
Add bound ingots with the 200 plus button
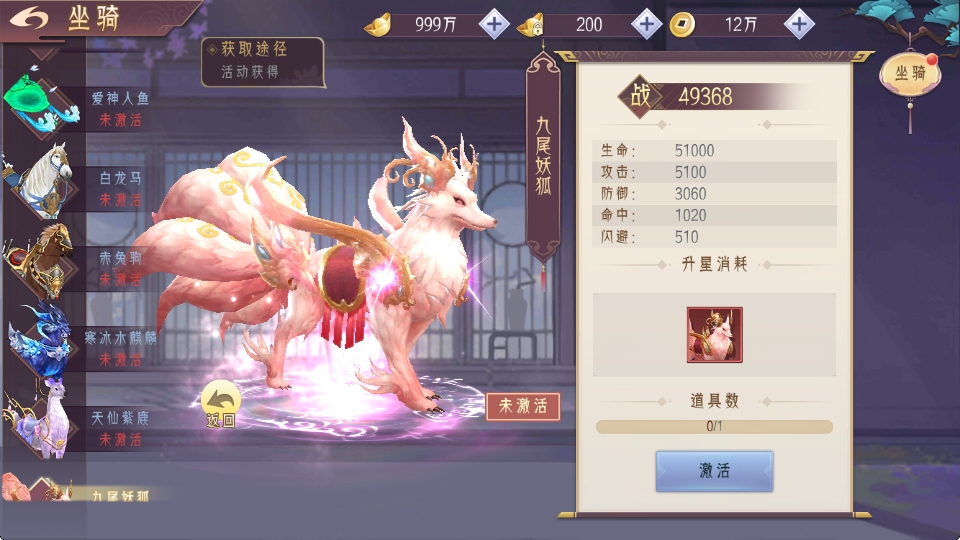(647, 24)
